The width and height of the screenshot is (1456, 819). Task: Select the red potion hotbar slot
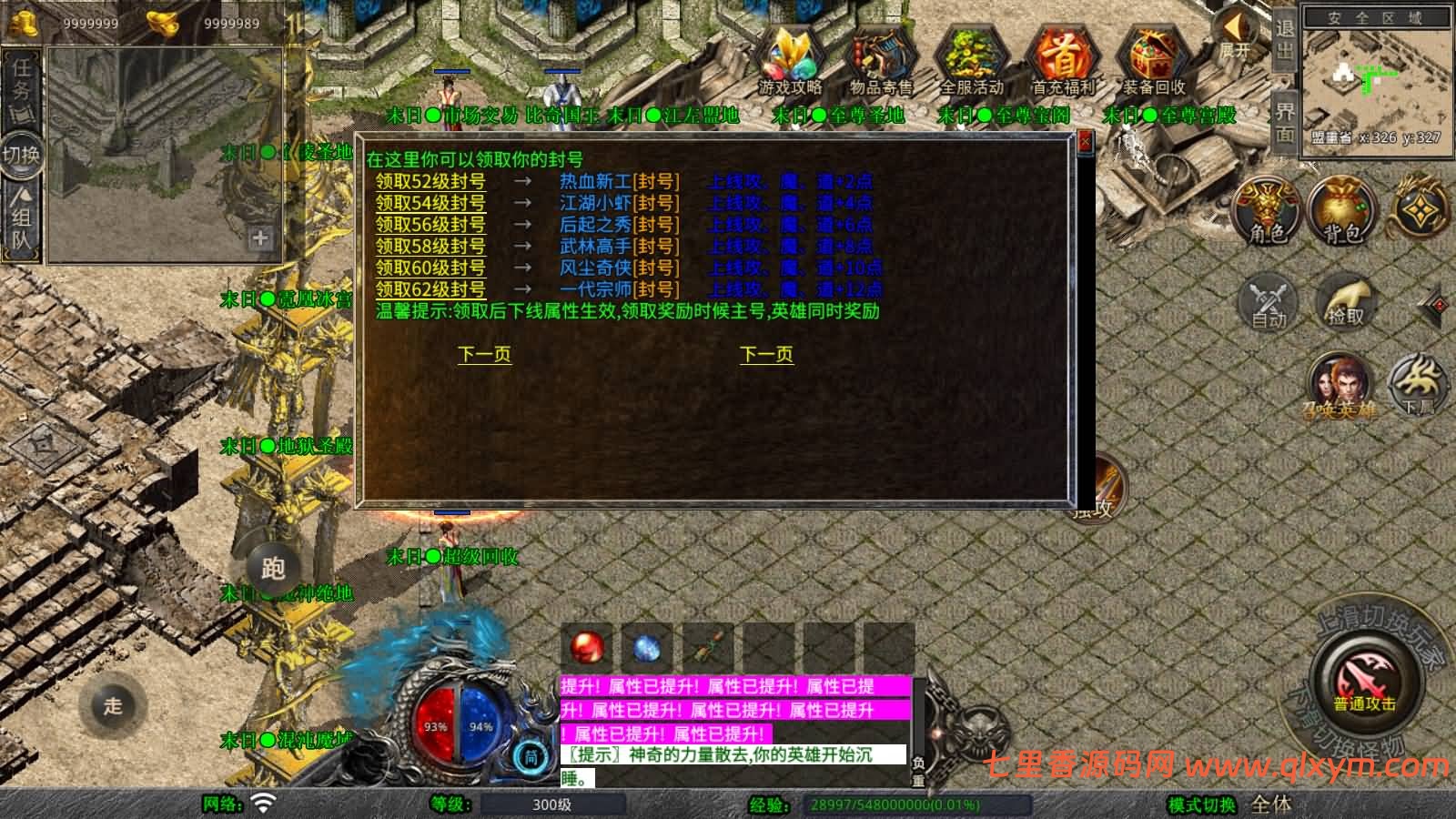tap(587, 648)
